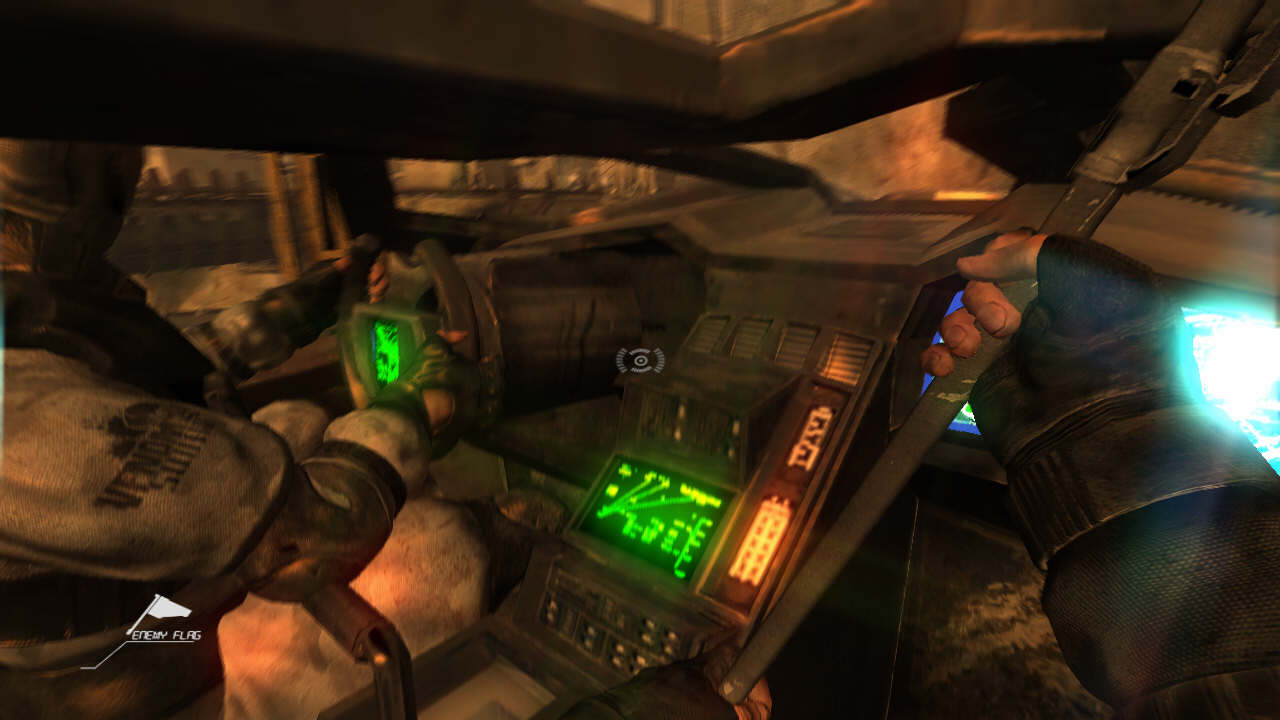This screenshot has height=720, width=1280.
Task: Click the Enemy Flag objective indicator
Action: pyautogui.click(x=165, y=618)
